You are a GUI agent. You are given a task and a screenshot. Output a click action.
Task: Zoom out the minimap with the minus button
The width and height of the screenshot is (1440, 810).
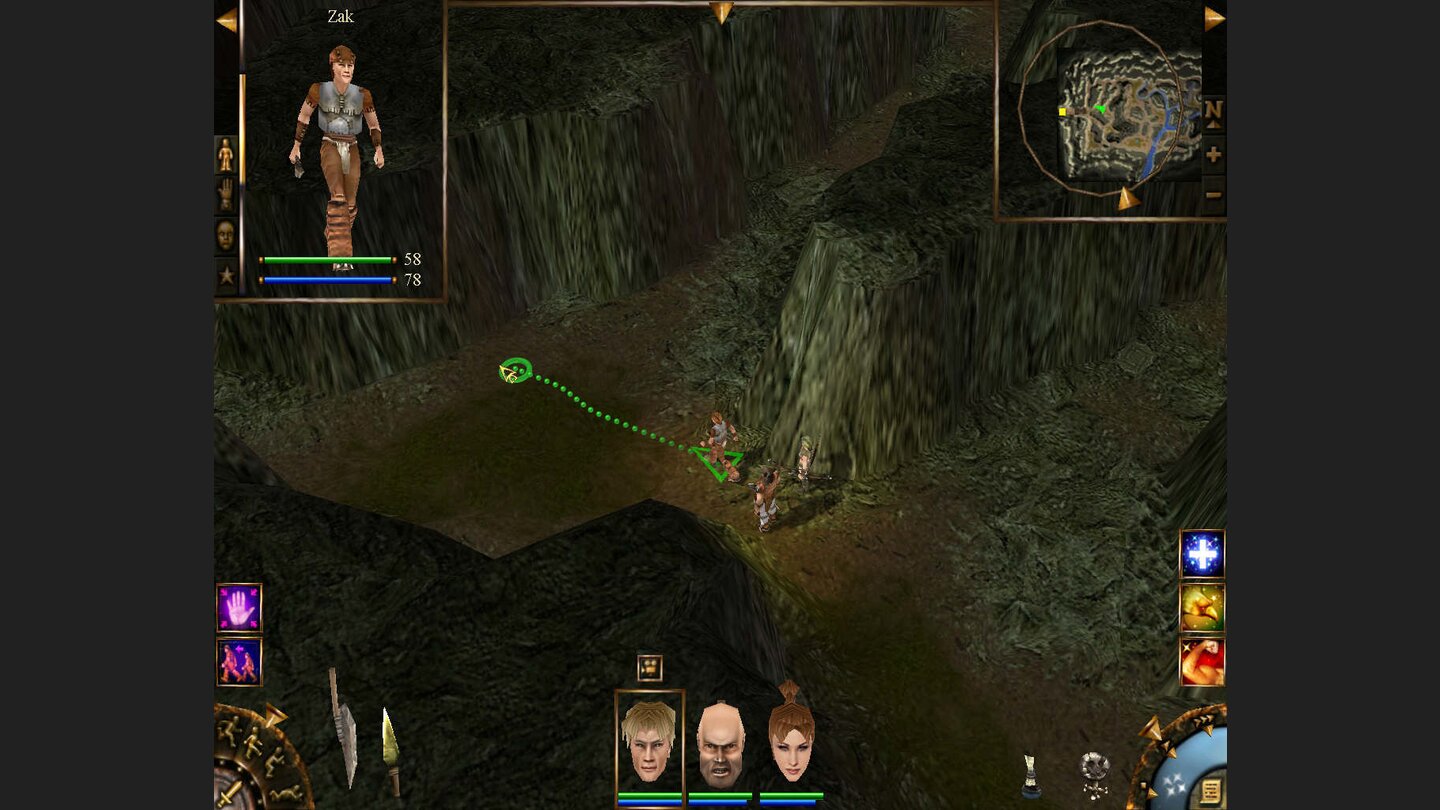pyautogui.click(x=1214, y=193)
